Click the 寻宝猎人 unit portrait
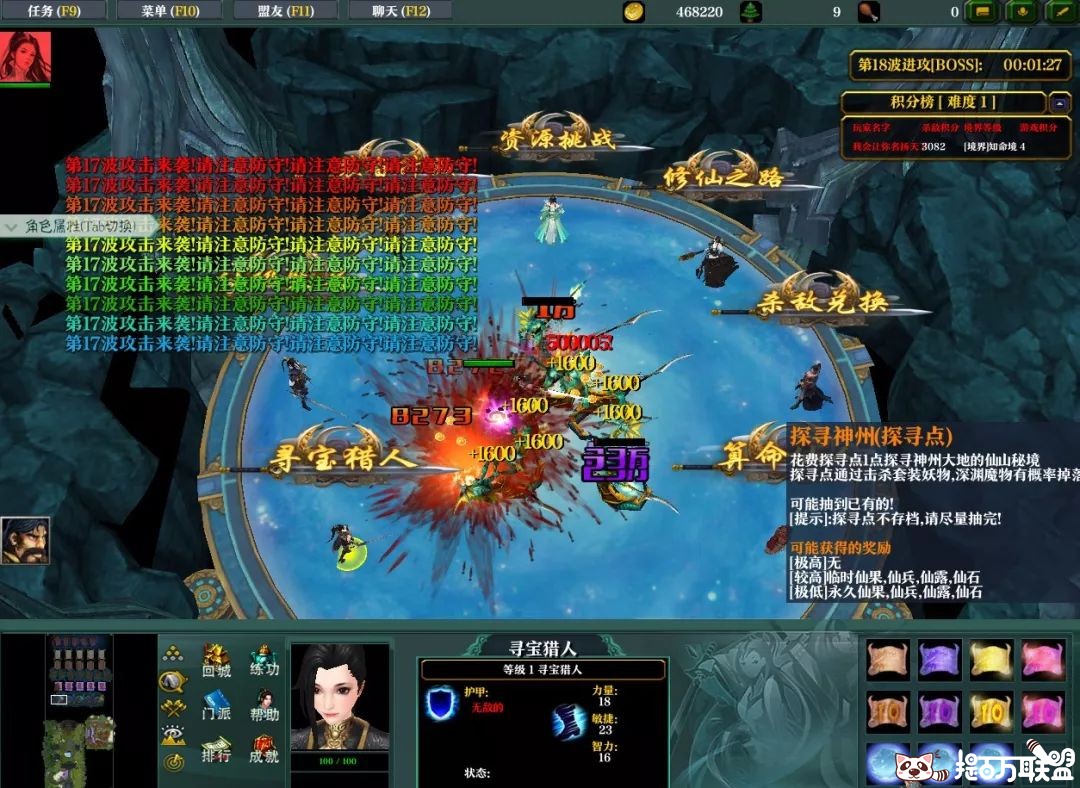The image size is (1080, 788). pos(339,698)
